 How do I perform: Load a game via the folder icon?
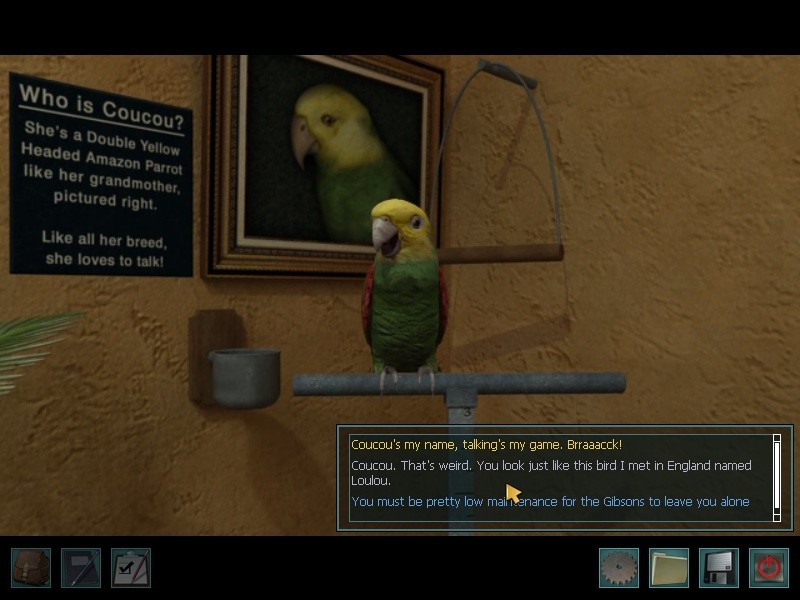pyautogui.click(x=668, y=567)
